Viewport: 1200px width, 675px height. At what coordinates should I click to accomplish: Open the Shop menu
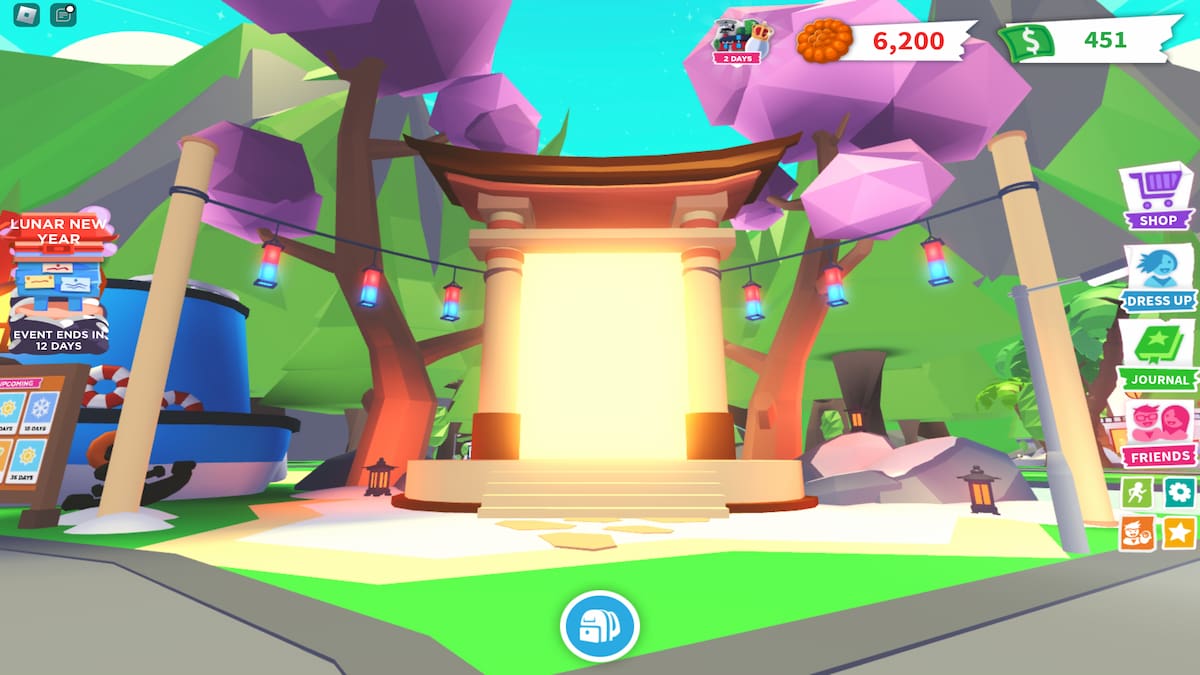[x=1158, y=196]
